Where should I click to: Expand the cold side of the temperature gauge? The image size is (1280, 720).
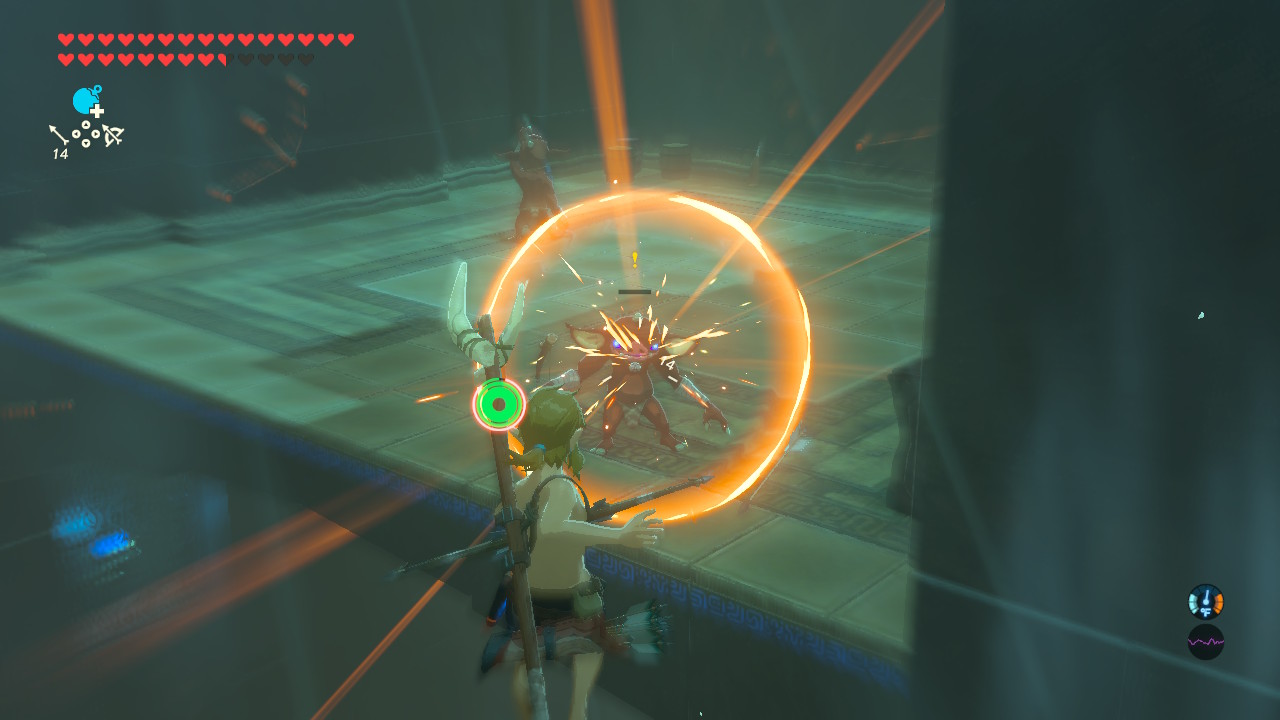coord(1192,602)
